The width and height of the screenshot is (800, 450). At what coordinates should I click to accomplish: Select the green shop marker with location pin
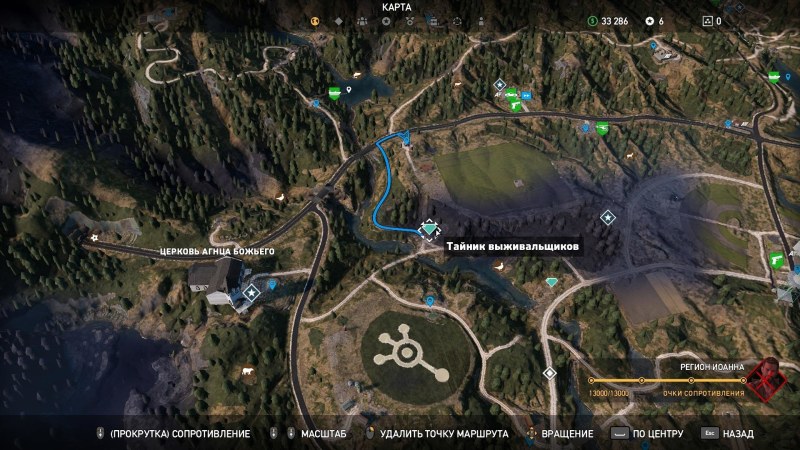tap(334, 94)
